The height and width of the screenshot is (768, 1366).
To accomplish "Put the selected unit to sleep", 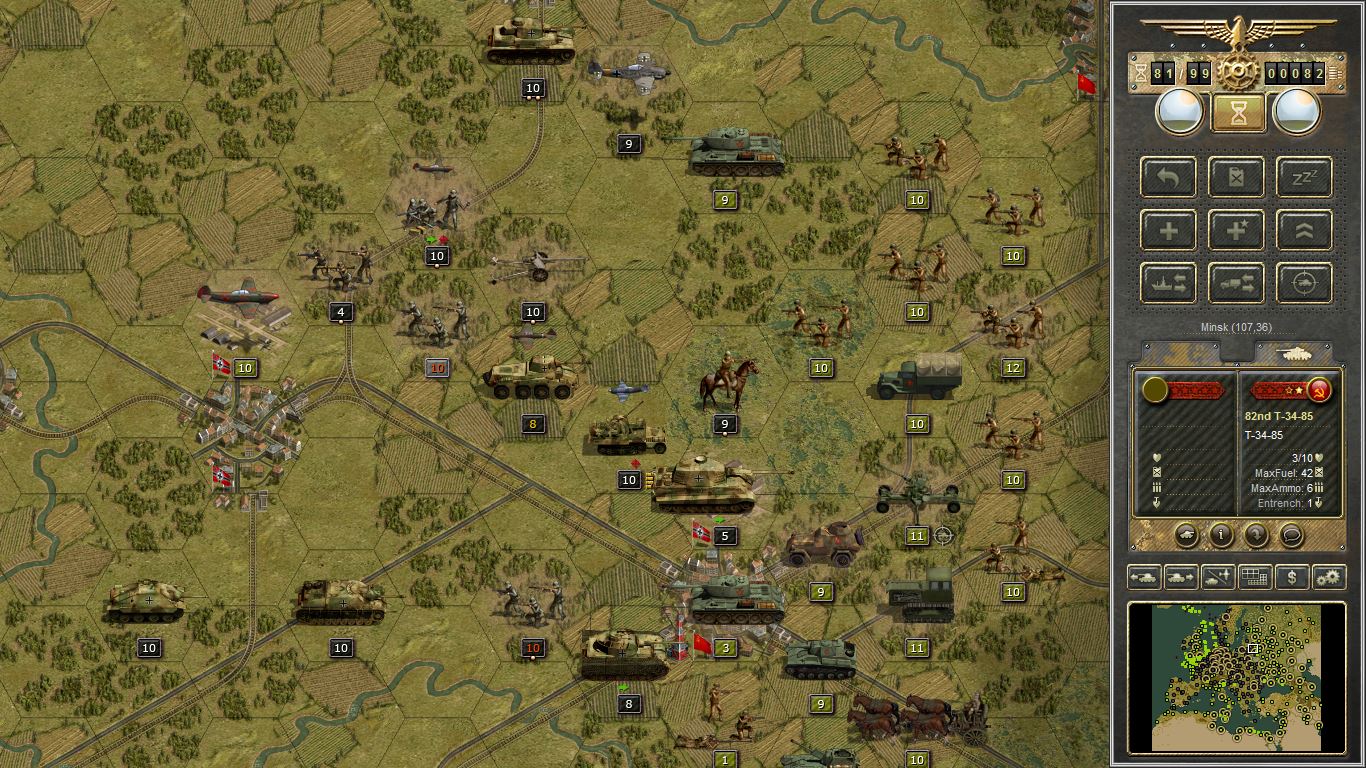I will tap(1302, 177).
